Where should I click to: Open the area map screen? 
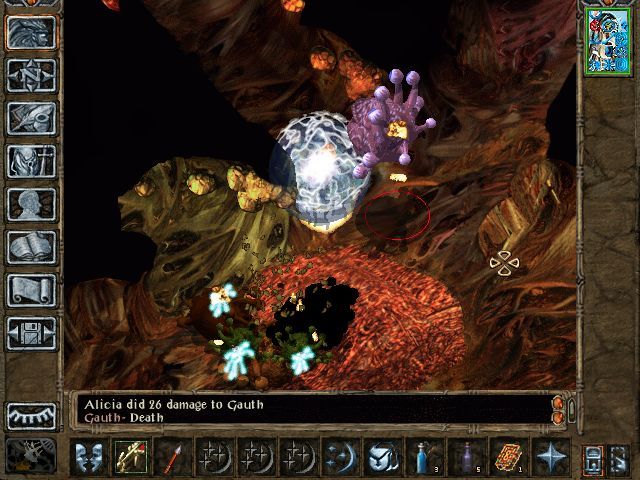coord(32,75)
